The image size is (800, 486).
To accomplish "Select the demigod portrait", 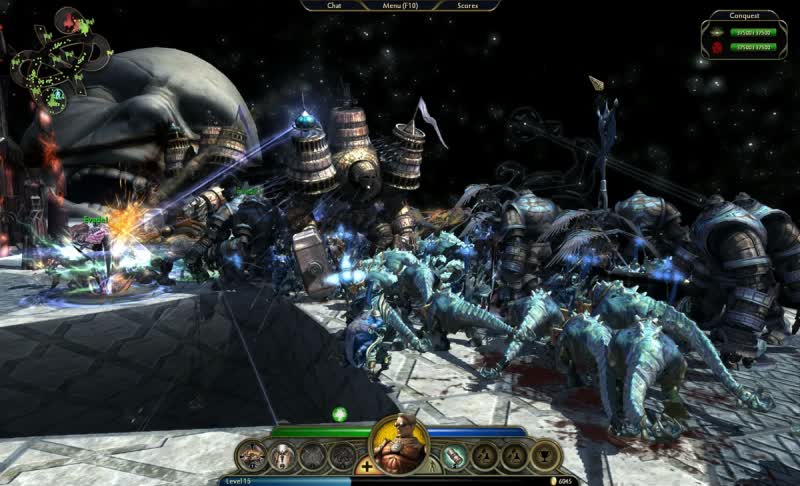I will pyautogui.click(x=399, y=444).
